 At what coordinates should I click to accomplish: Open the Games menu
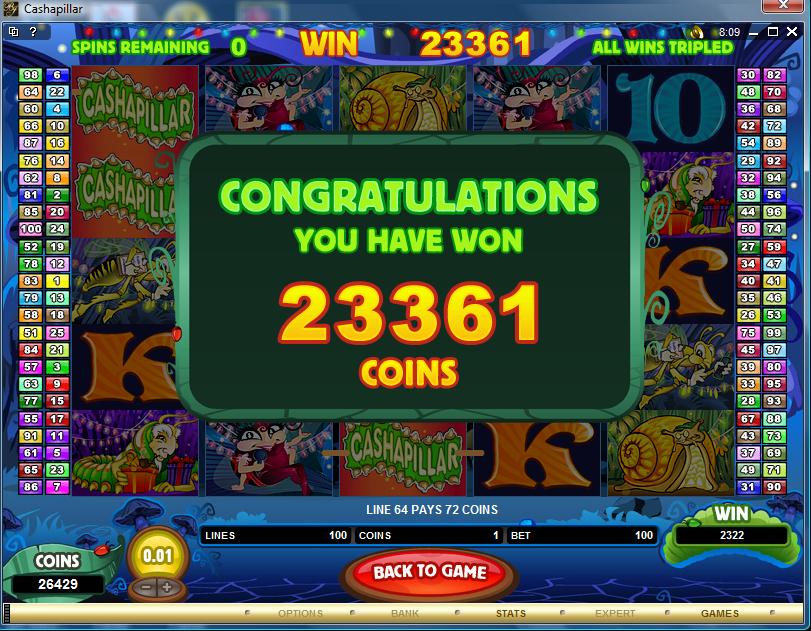(719, 613)
